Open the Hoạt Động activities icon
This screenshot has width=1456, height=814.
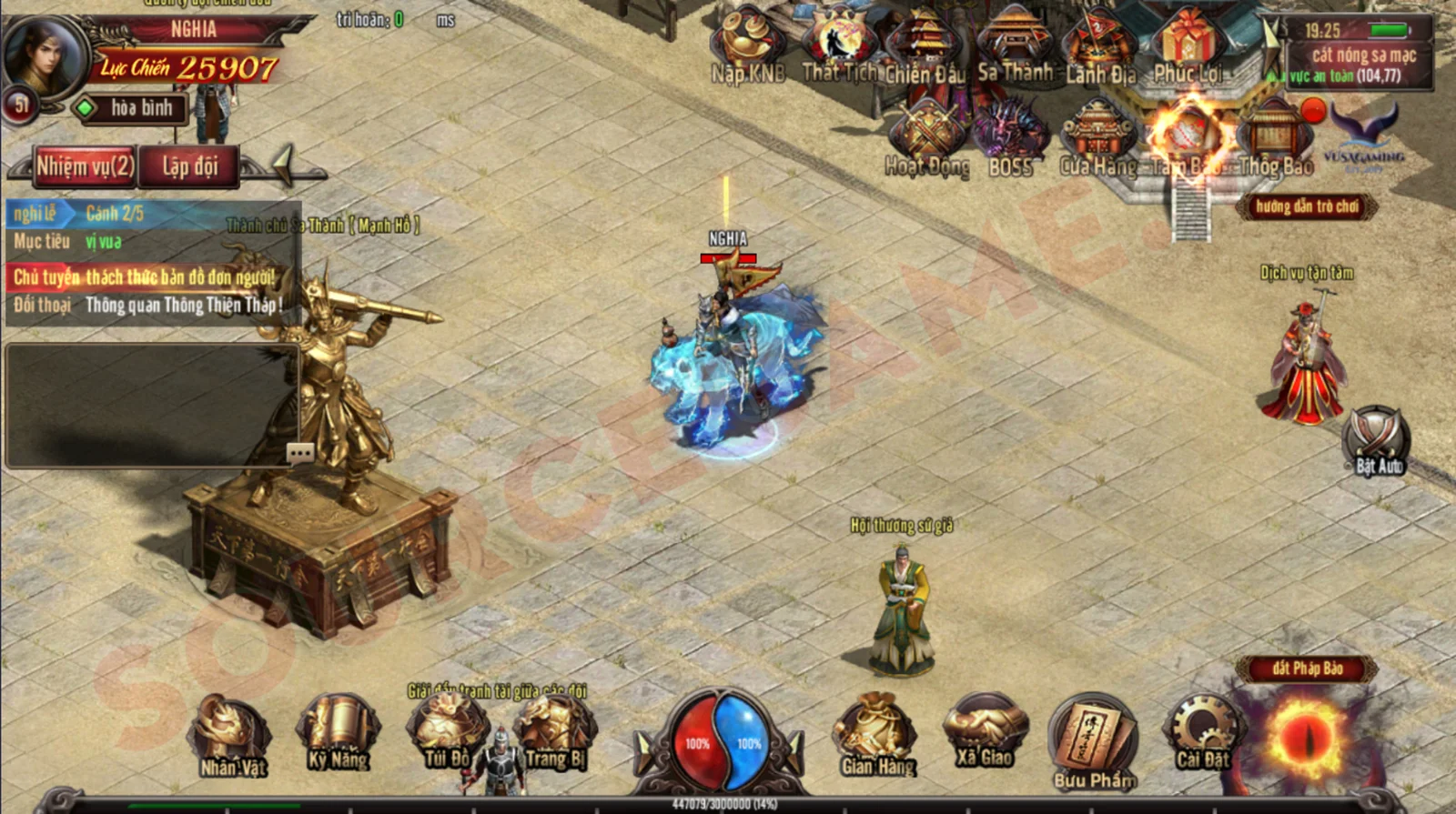click(926, 138)
